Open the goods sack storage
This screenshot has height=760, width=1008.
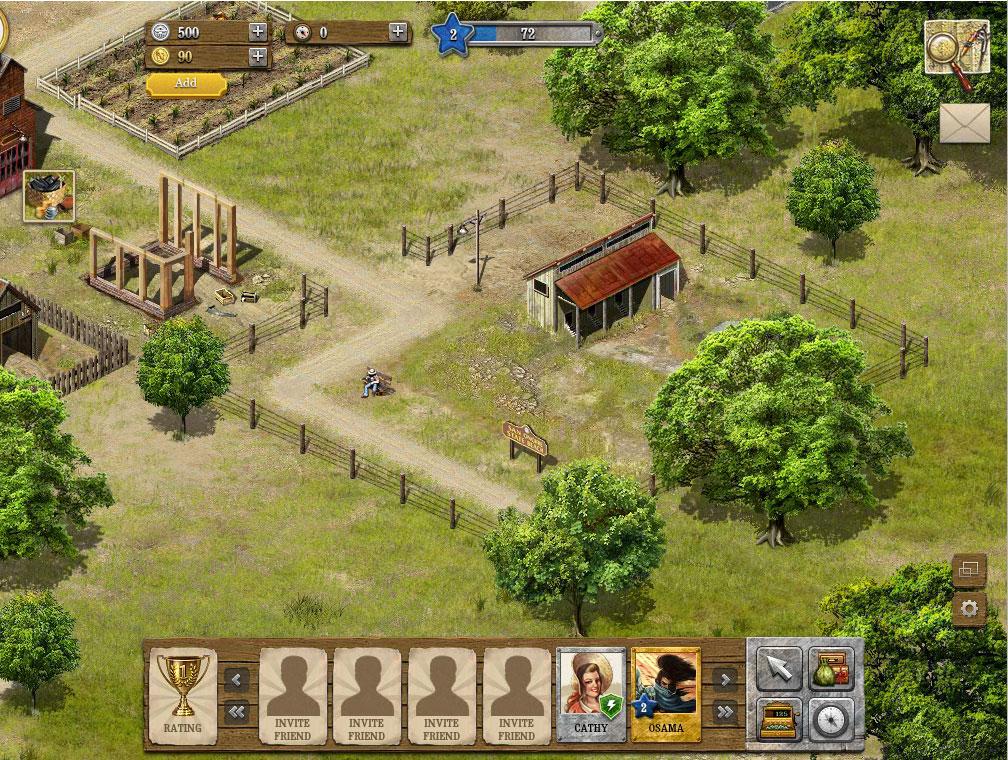(x=830, y=670)
